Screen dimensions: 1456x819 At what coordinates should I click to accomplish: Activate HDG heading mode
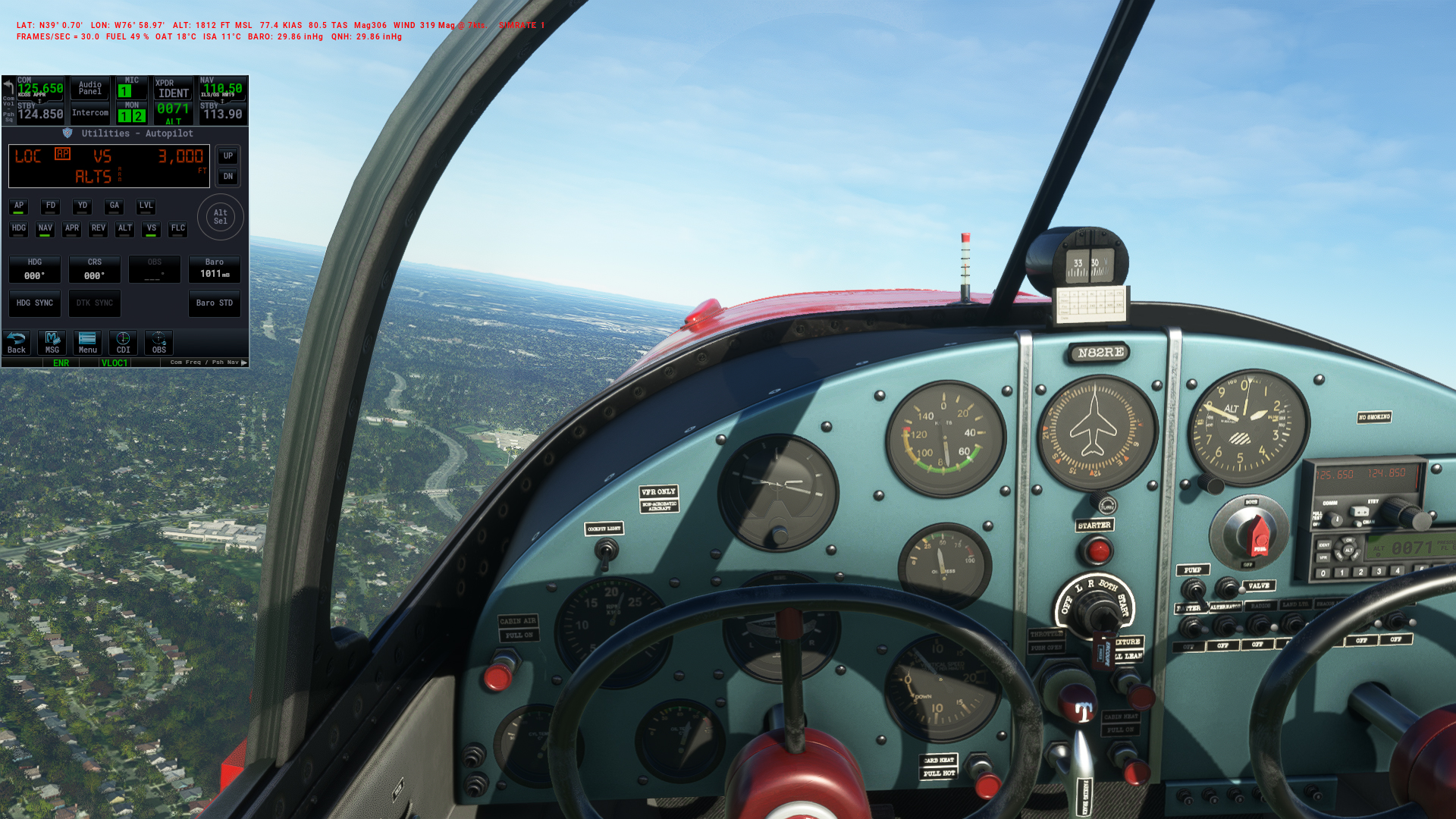[x=19, y=229]
